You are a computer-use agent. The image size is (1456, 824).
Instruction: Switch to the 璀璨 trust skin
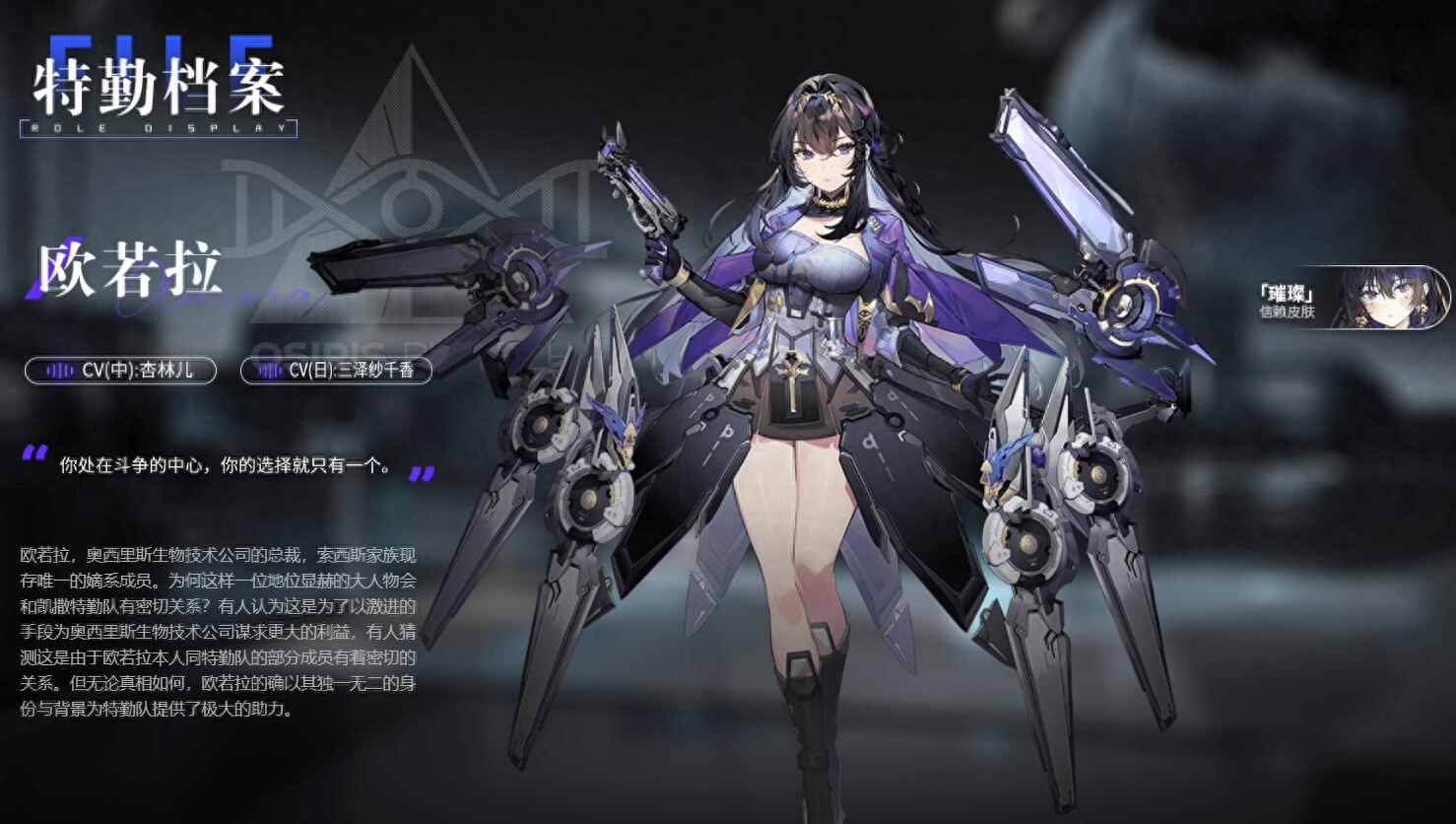[x=1352, y=298]
